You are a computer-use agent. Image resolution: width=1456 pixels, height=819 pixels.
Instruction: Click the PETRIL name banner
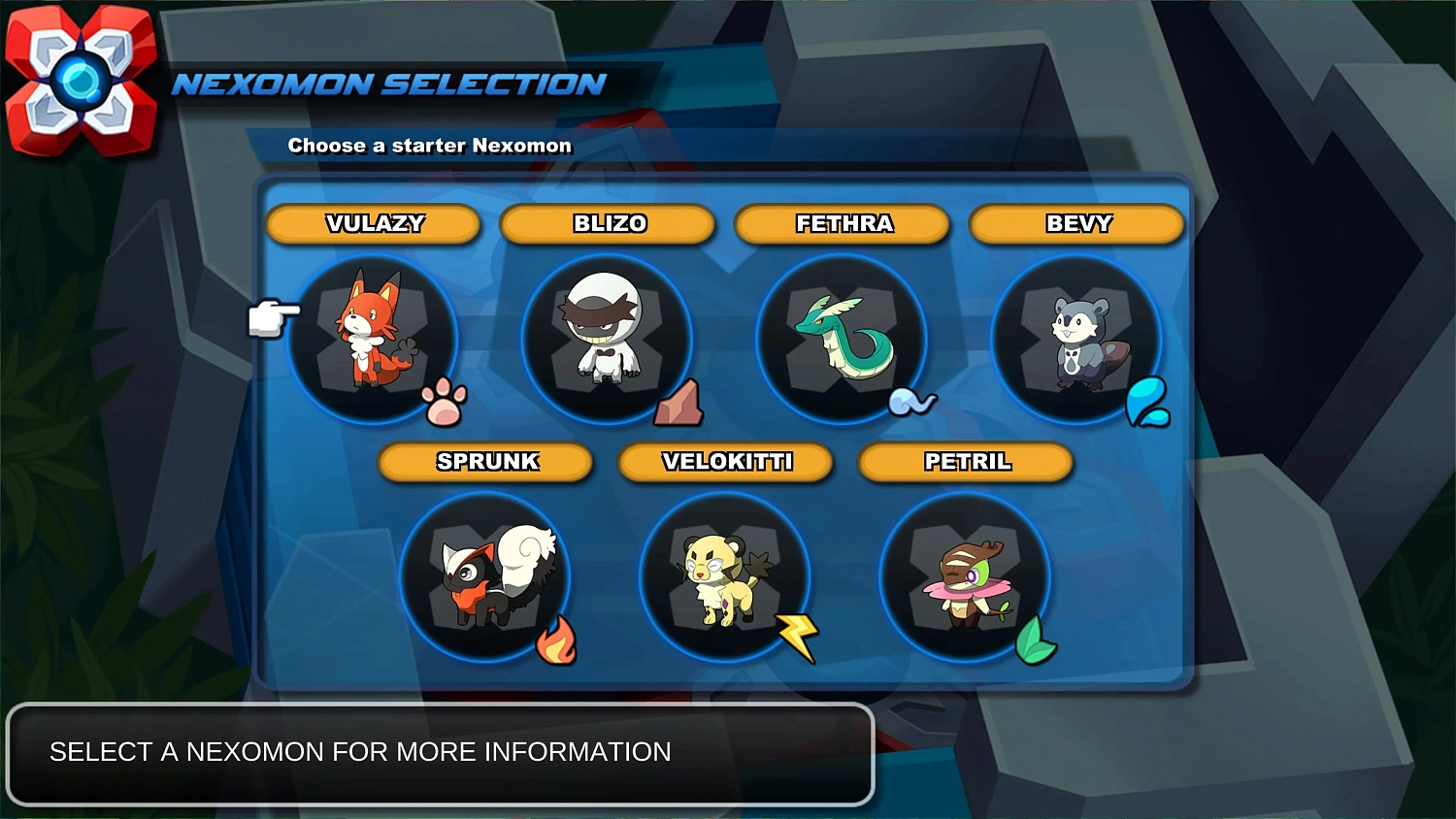(966, 462)
